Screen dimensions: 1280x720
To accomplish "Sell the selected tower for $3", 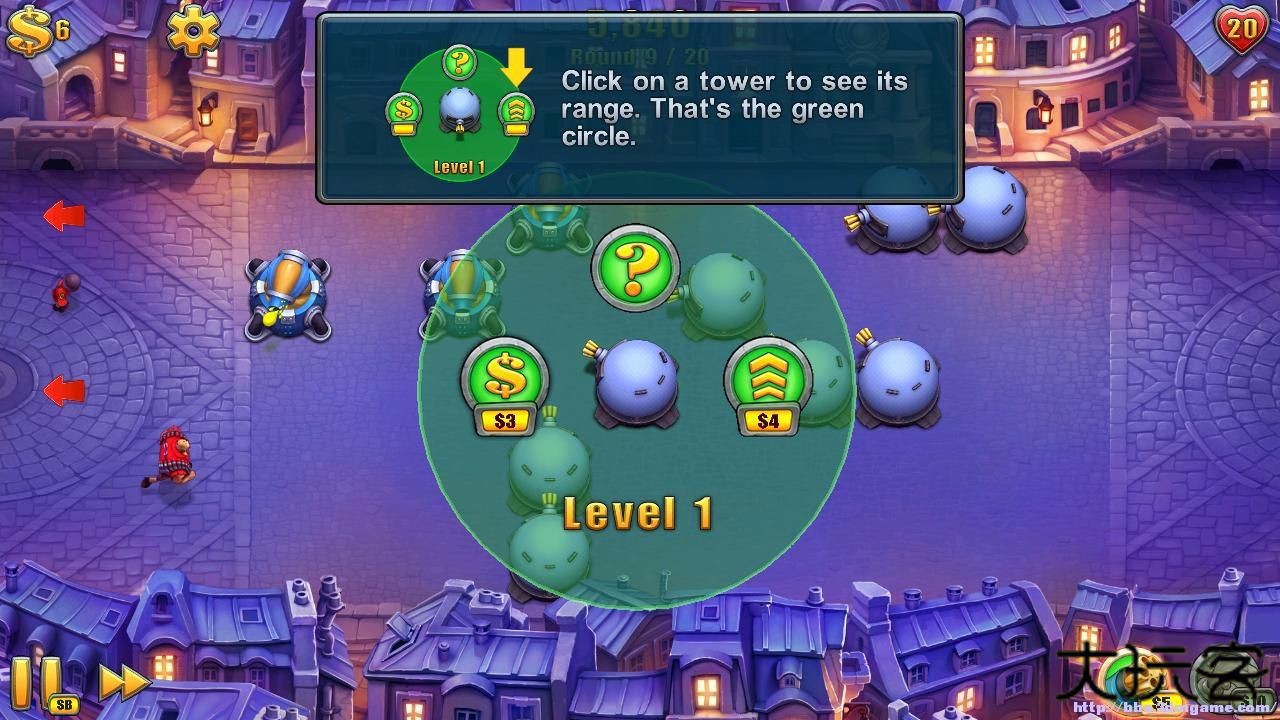I will tap(505, 384).
